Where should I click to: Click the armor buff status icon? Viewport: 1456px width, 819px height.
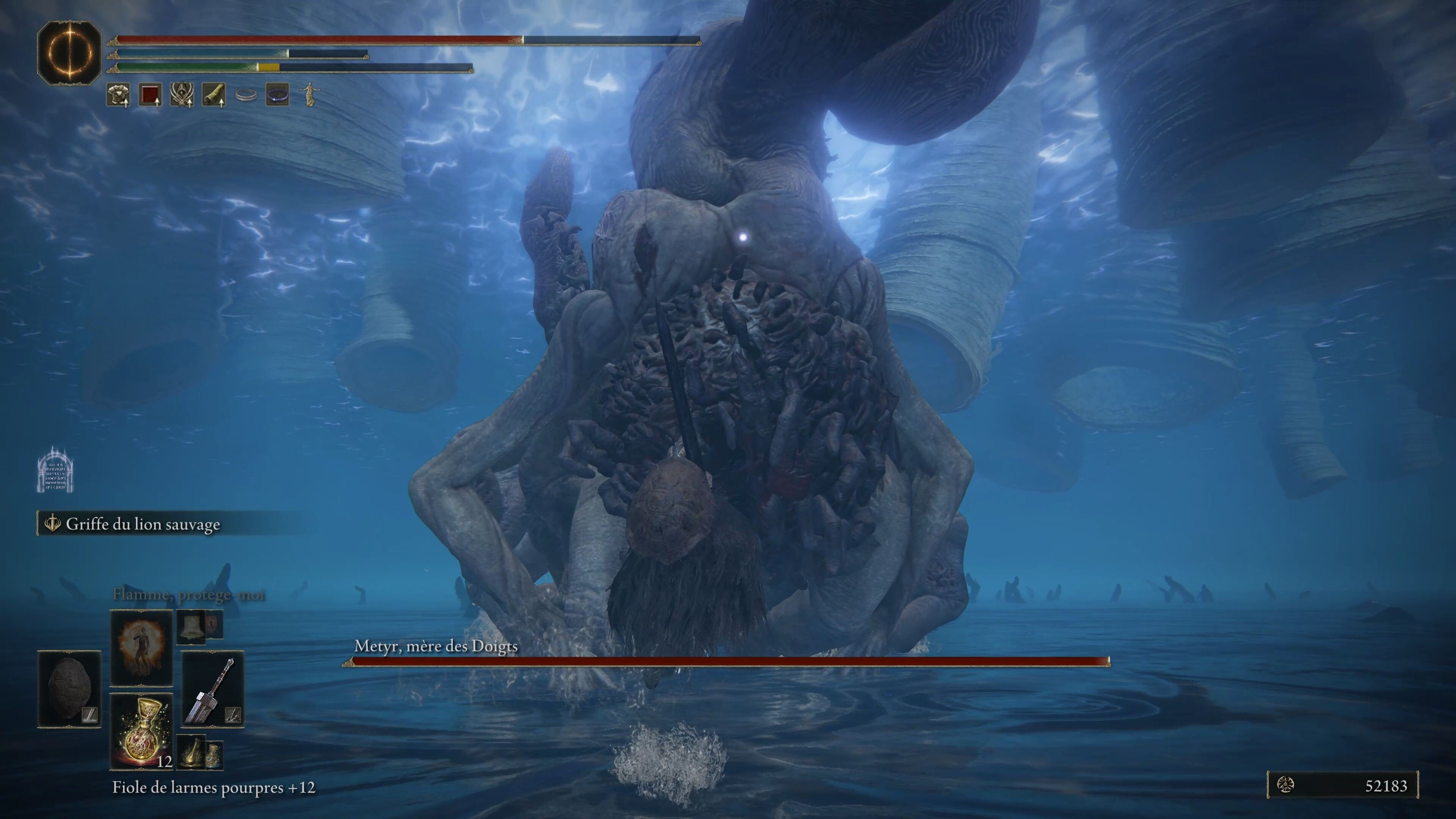point(118,95)
